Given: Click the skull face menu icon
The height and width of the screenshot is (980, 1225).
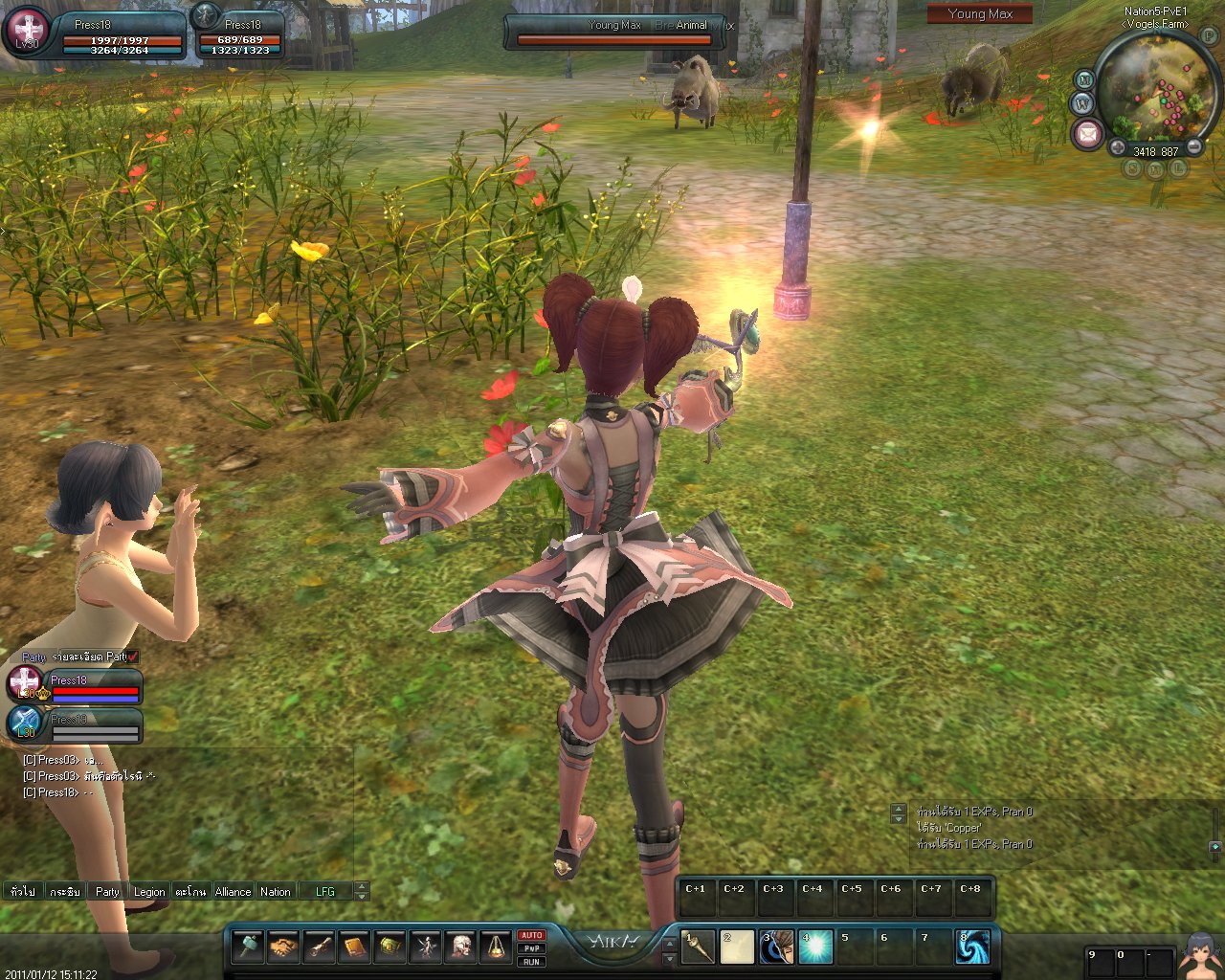Looking at the screenshot, I should click(461, 947).
